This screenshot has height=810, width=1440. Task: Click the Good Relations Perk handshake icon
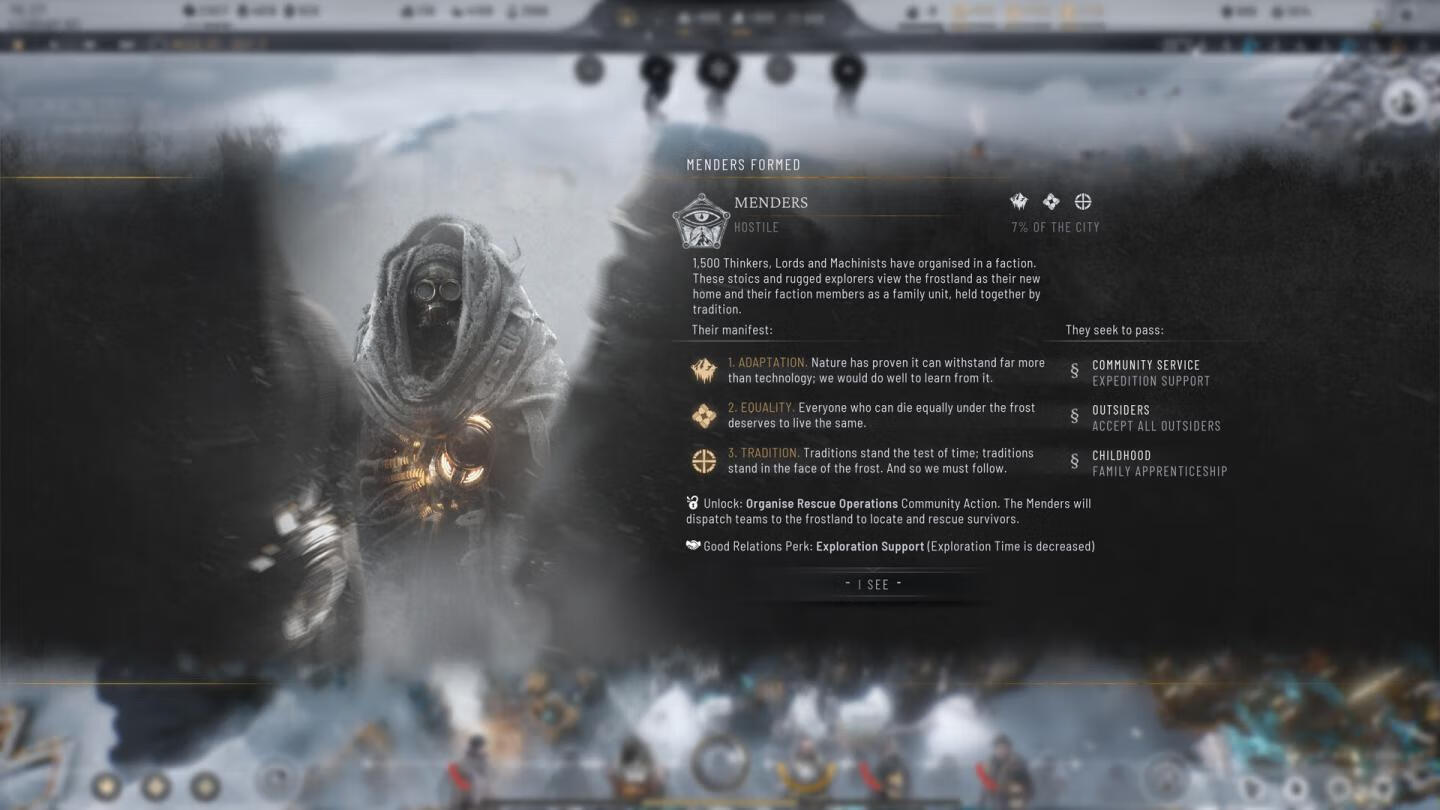pos(693,546)
